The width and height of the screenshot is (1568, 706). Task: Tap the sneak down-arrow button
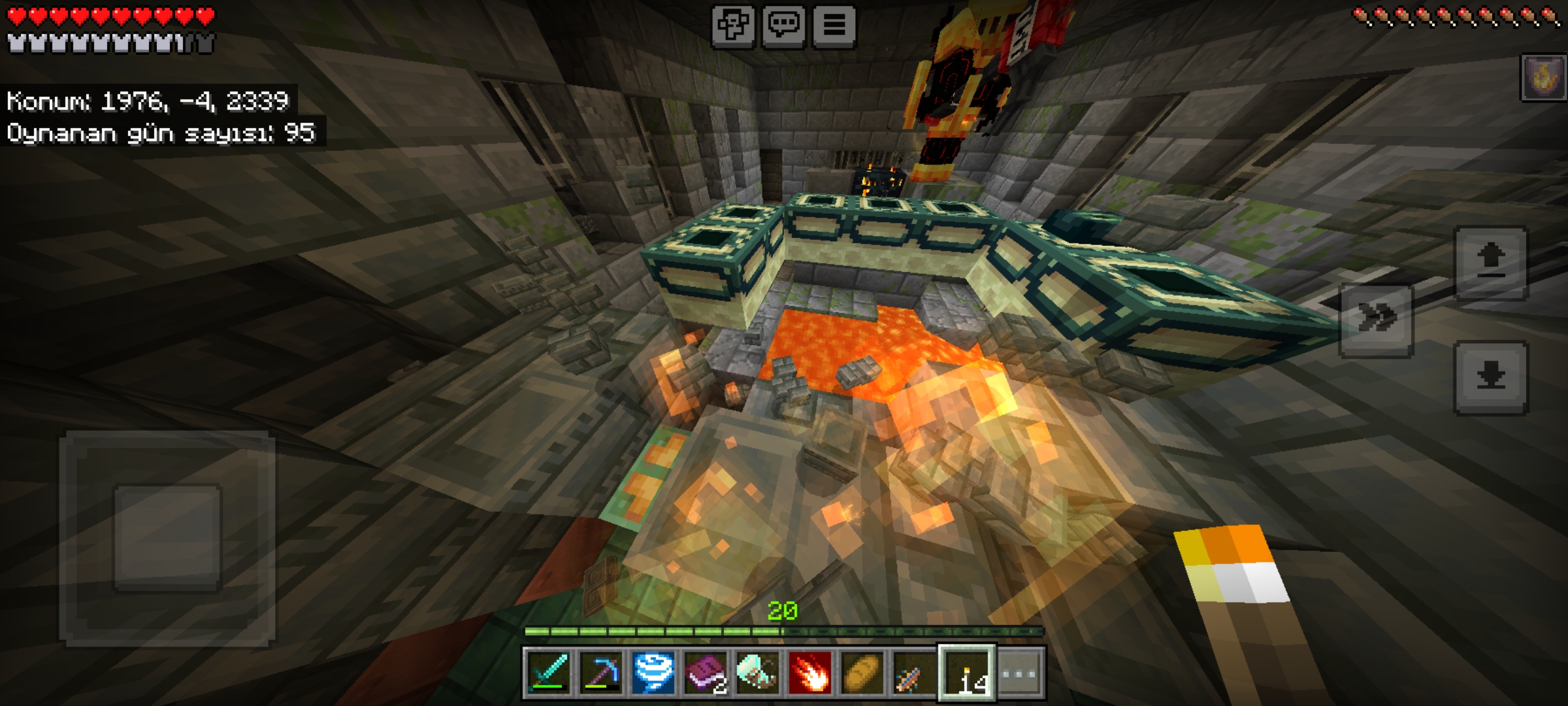pyautogui.click(x=1491, y=377)
